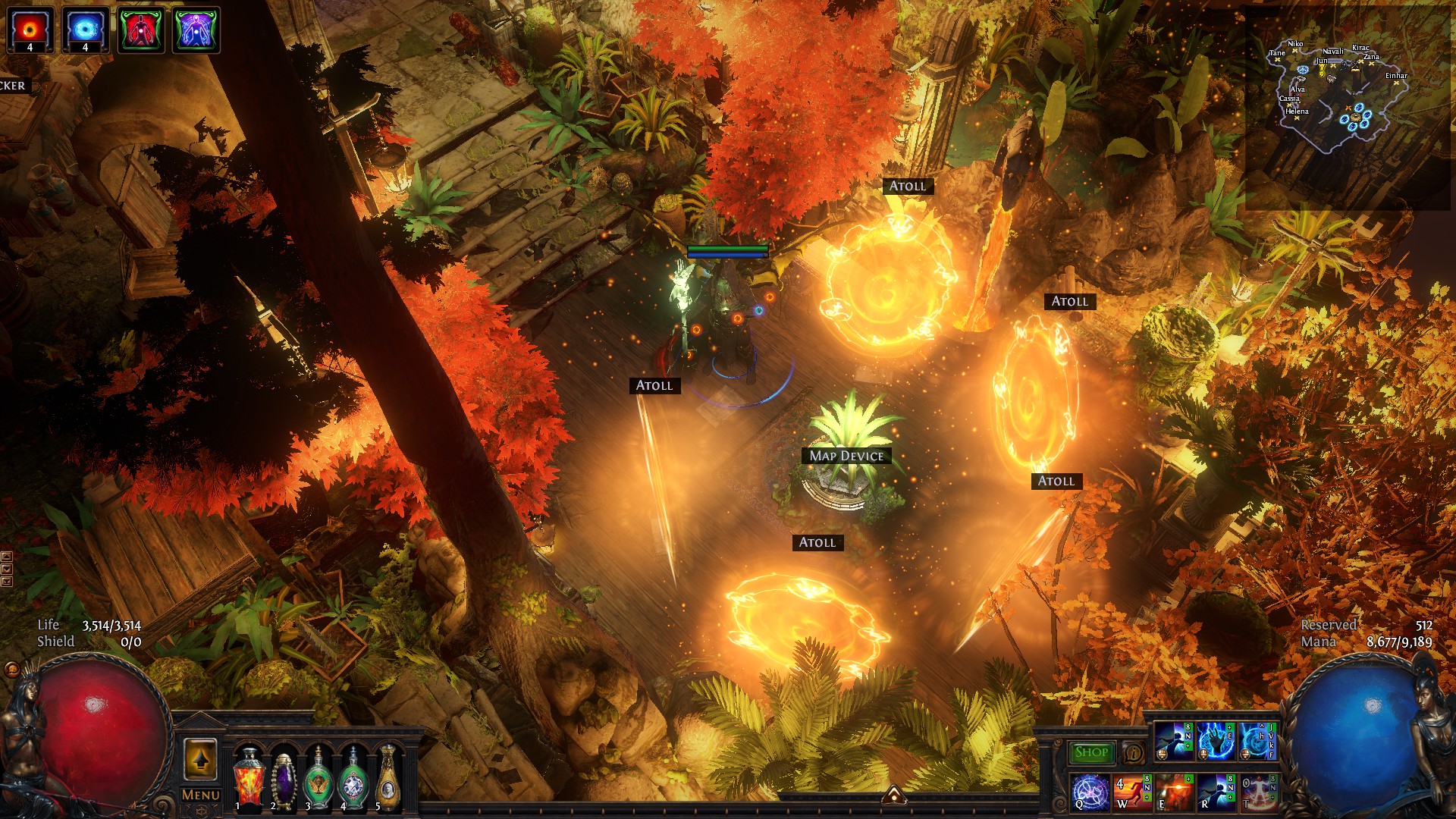The height and width of the screenshot is (819, 1456).
Task: Inspect the red orb buff with 4 stacks
Action: (30, 30)
